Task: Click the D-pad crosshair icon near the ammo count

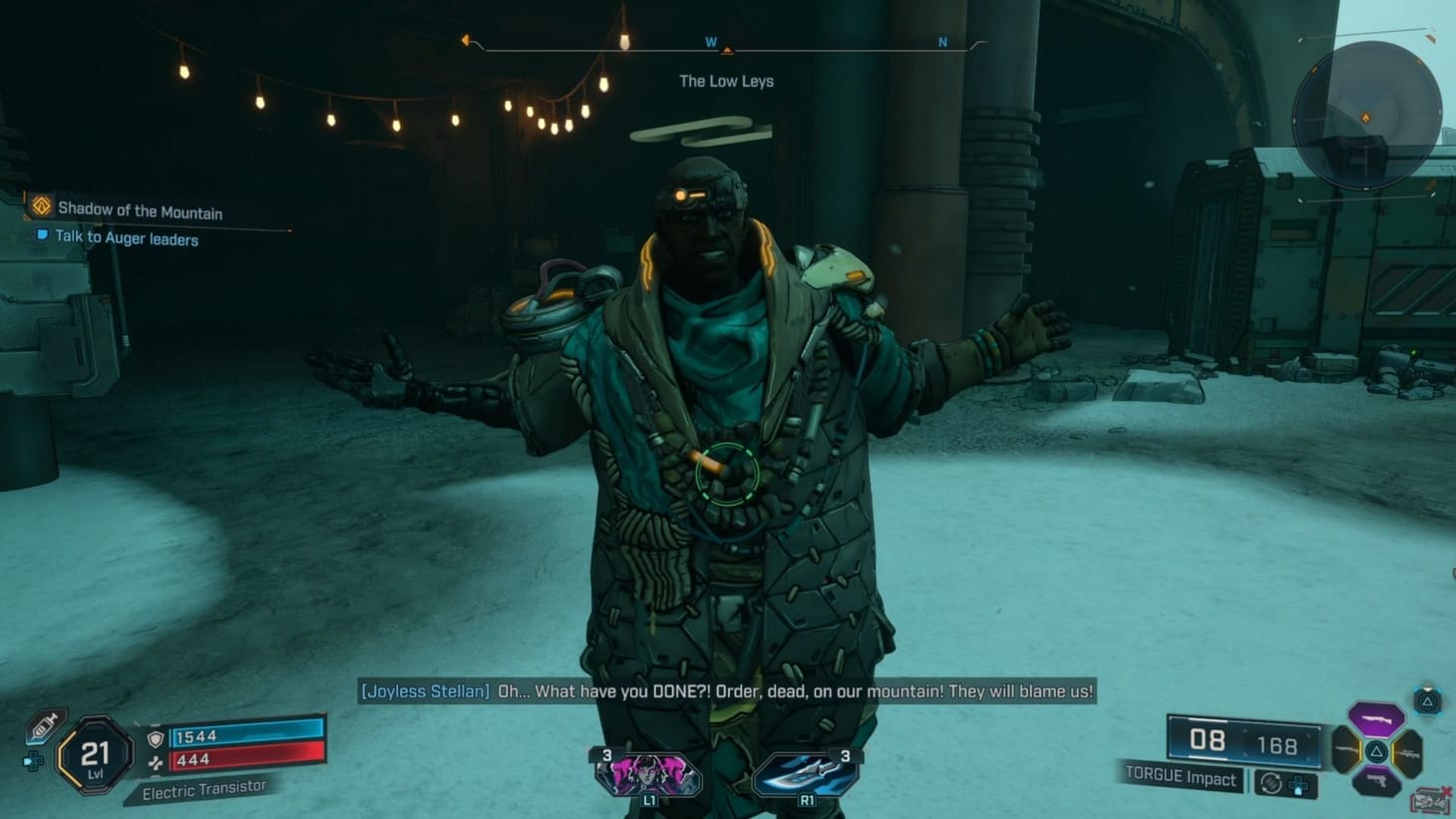Action: tap(1298, 785)
